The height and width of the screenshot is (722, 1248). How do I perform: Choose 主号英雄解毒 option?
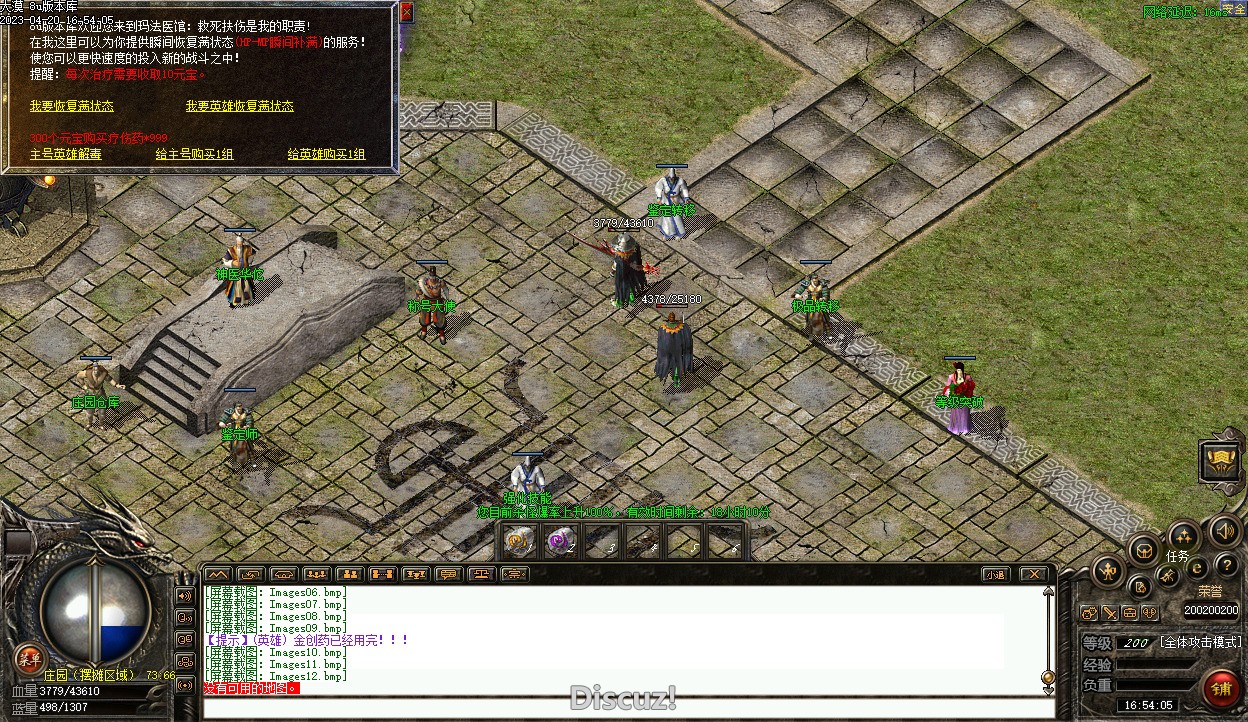point(66,155)
